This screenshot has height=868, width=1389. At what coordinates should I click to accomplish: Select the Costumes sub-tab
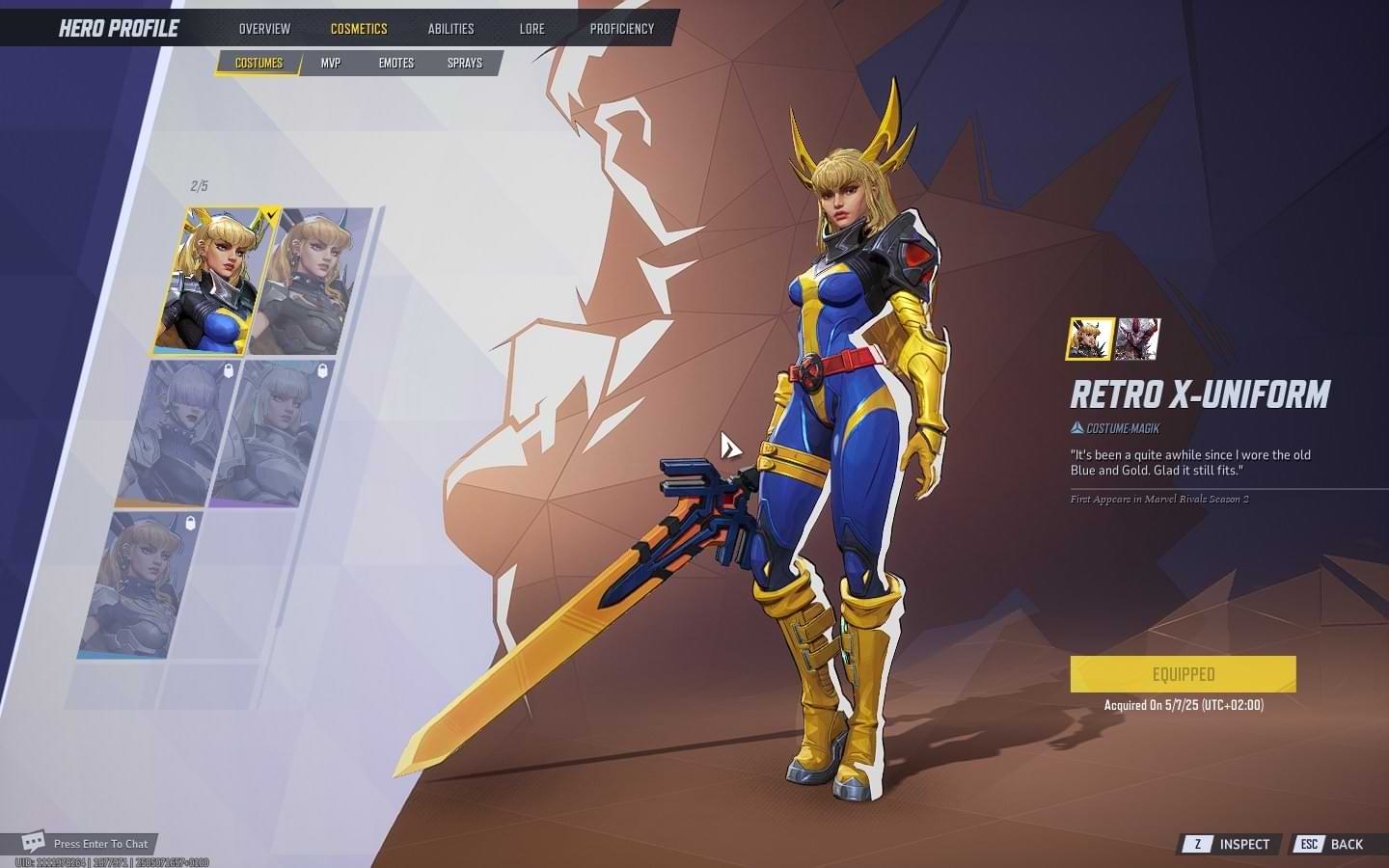coord(259,64)
